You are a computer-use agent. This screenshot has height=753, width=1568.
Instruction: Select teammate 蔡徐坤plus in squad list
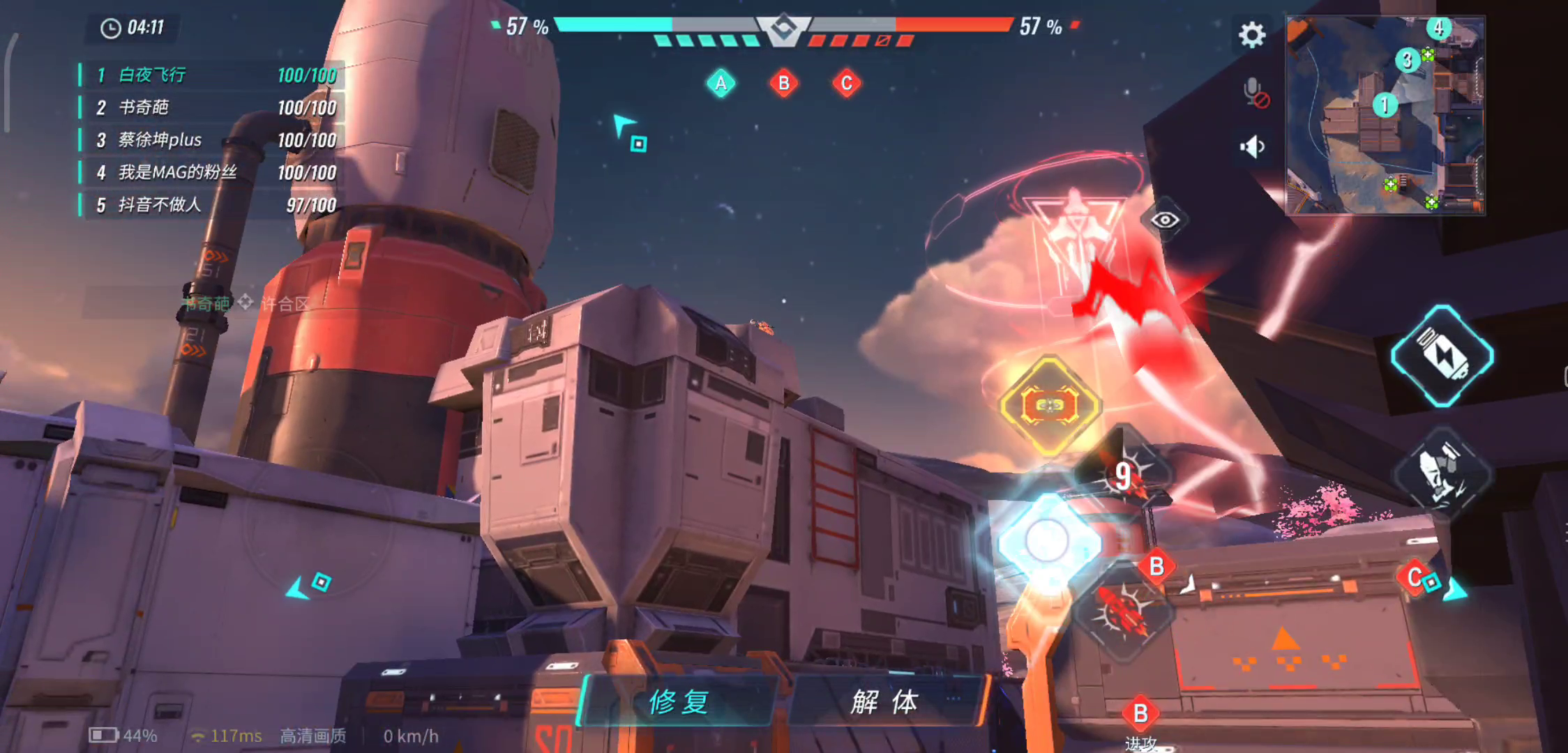[209, 139]
